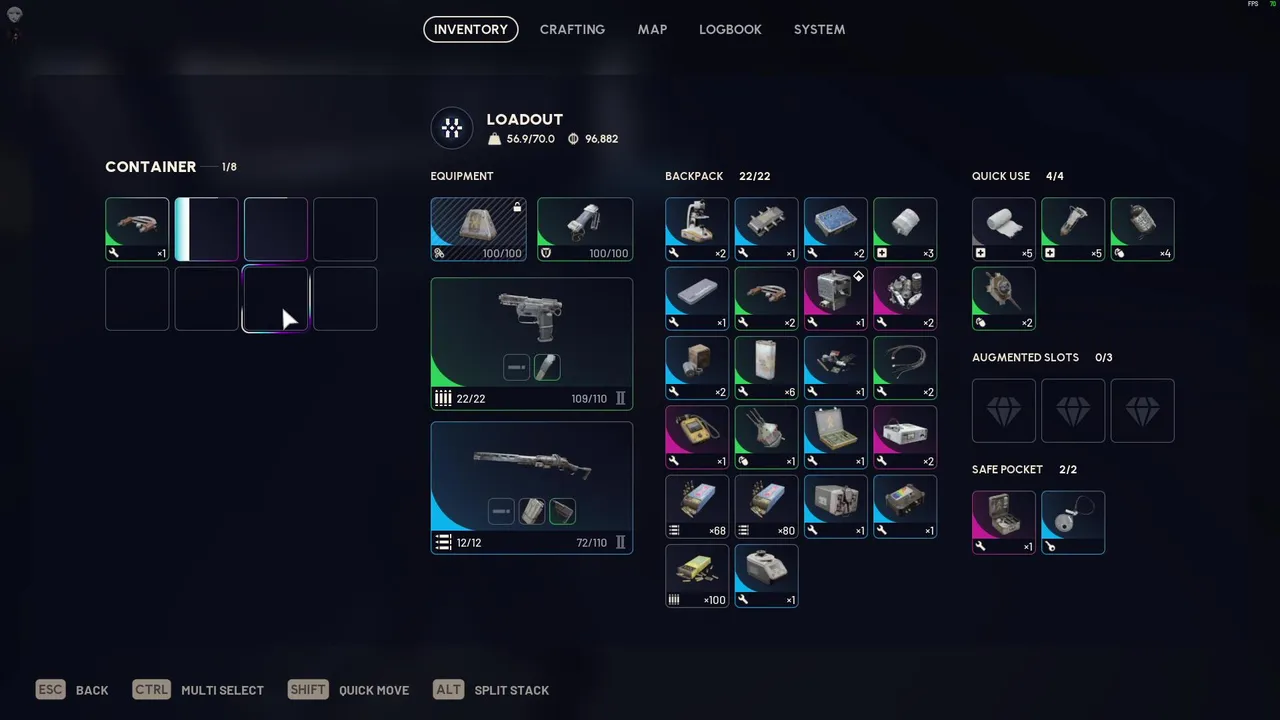This screenshot has height=720, width=1280.
Task: Choose the bundle of black cables item
Action: click(905, 368)
